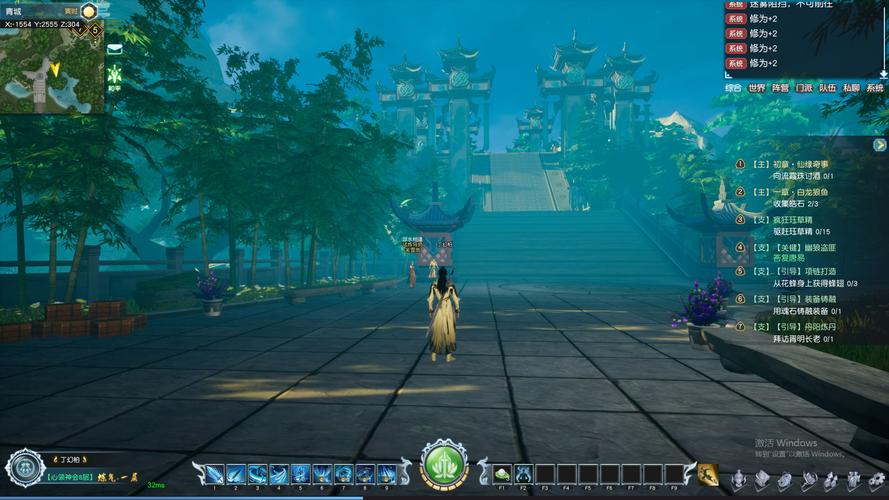Screen dimensions: 889x500
Task: Select the 综合 chat tab
Action: point(733,88)
